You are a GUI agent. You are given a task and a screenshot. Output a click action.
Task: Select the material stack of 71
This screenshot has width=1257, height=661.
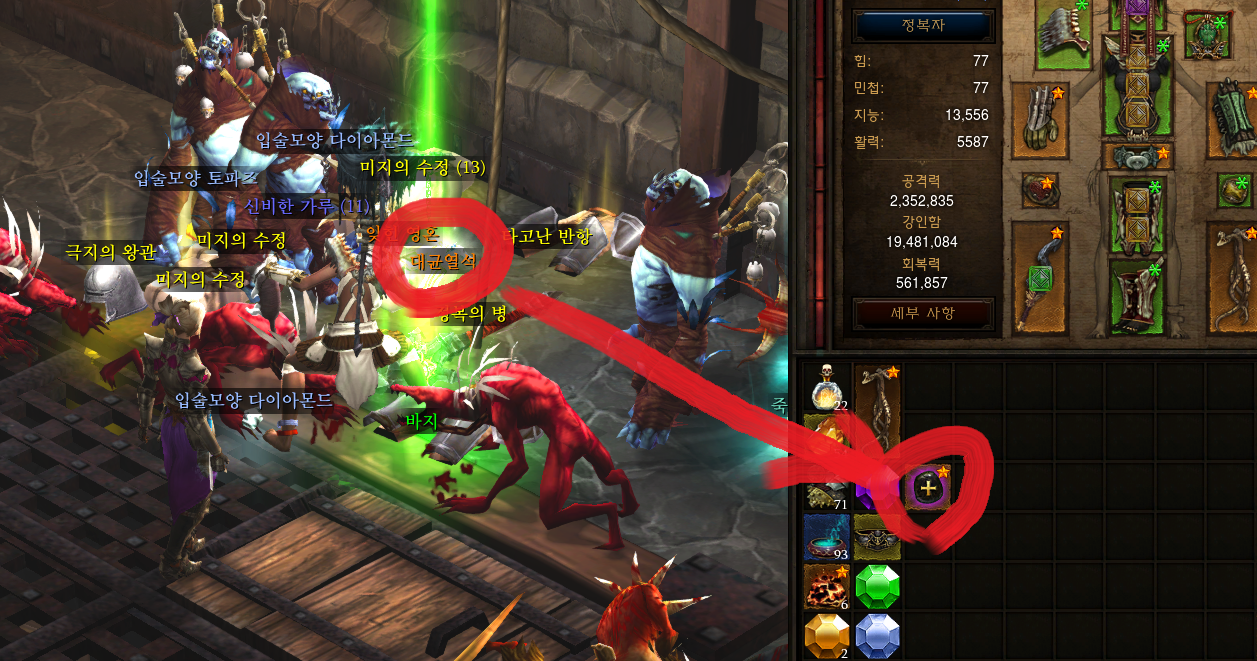826,490
